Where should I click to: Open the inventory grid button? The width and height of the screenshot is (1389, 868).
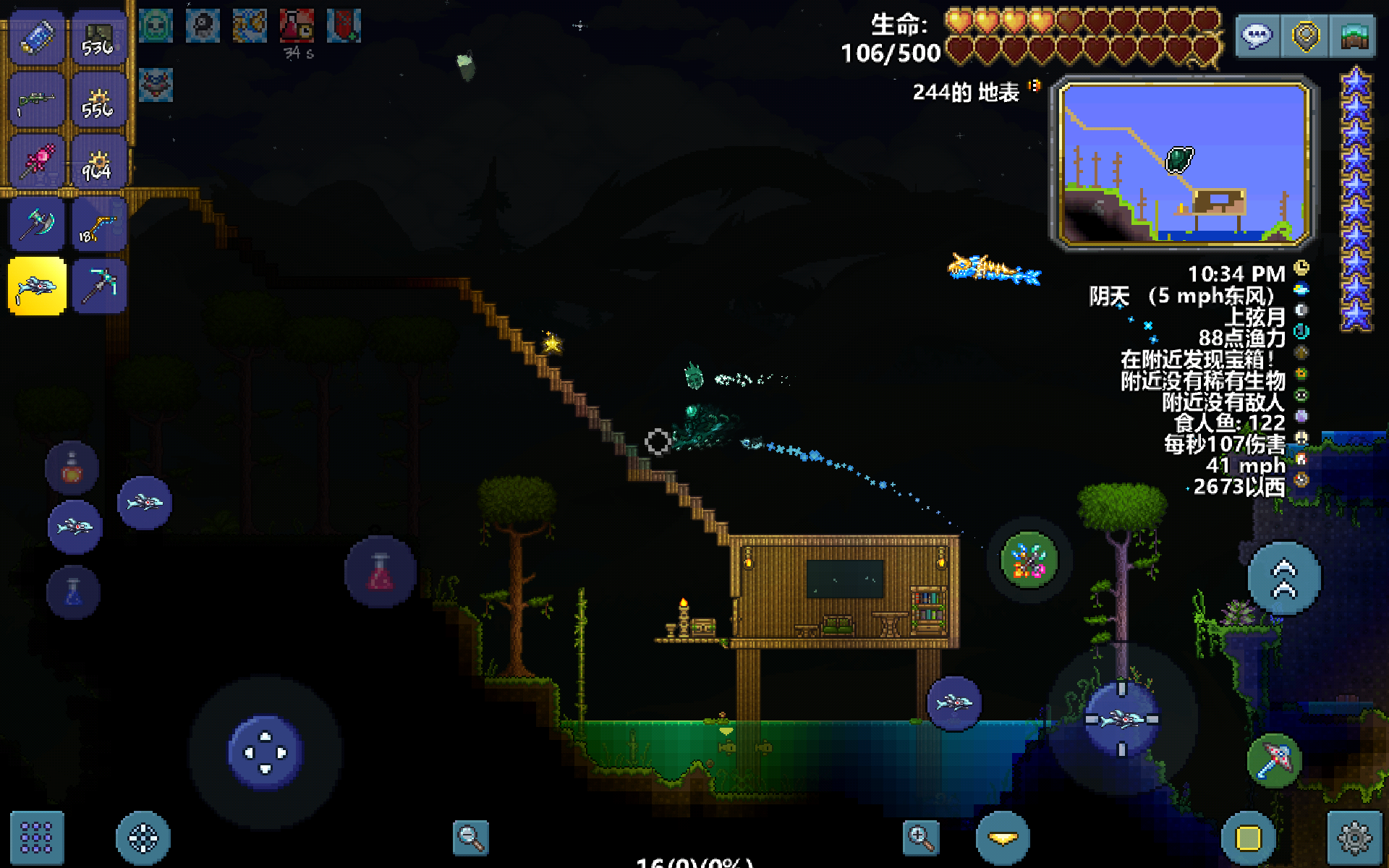tap(36, 838)
